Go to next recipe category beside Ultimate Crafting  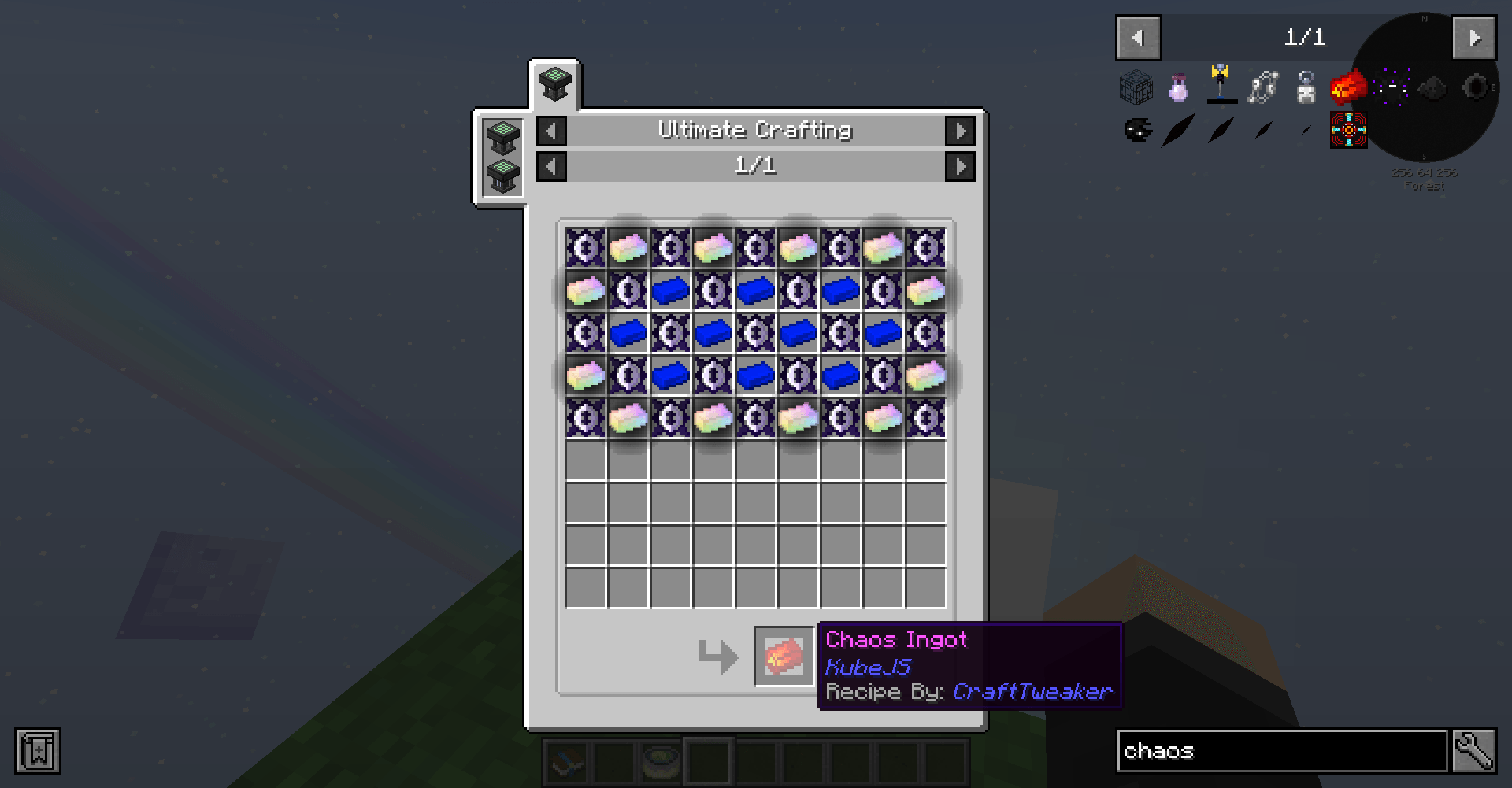pos(960,131)
